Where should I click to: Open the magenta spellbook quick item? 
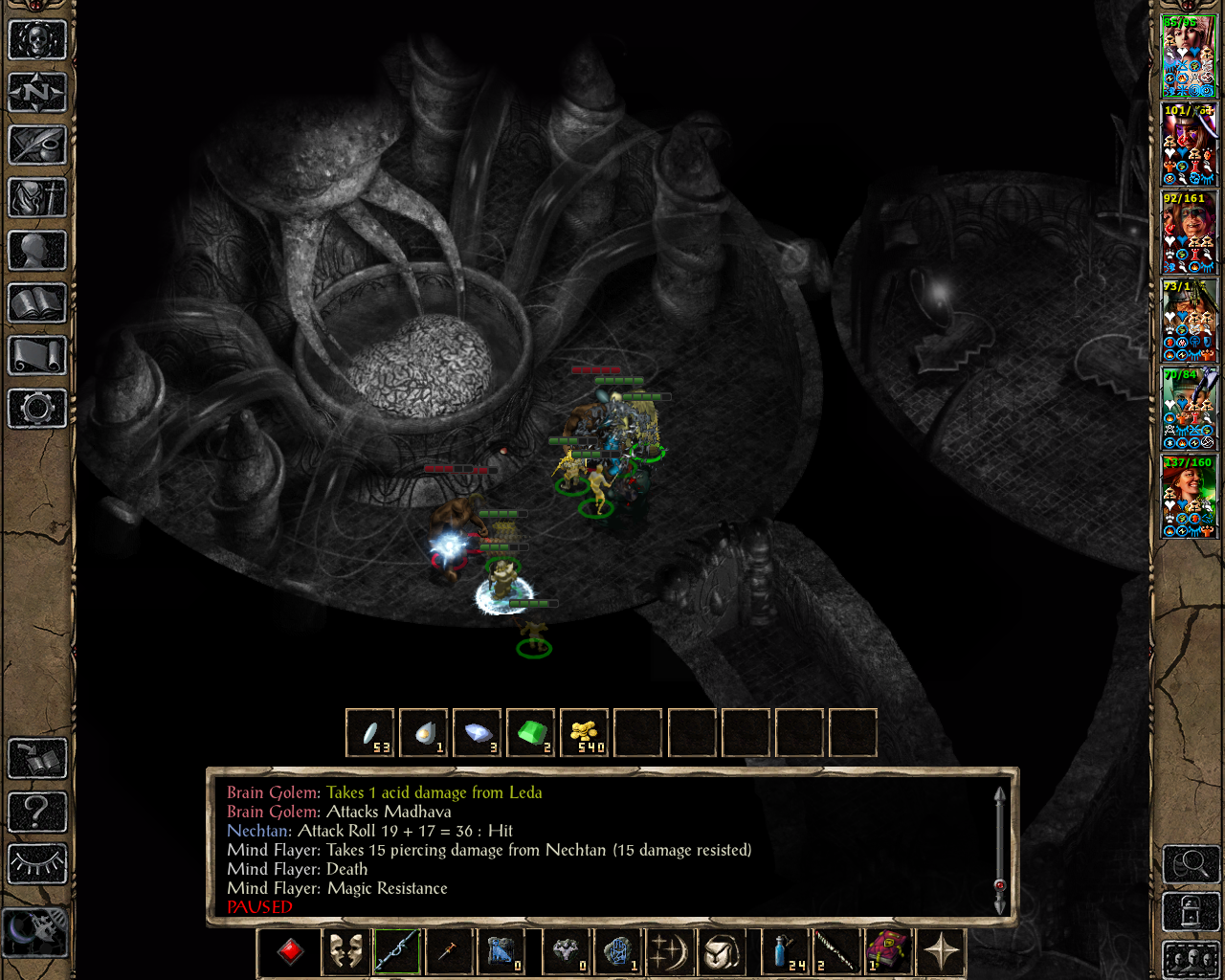[886, 951]
